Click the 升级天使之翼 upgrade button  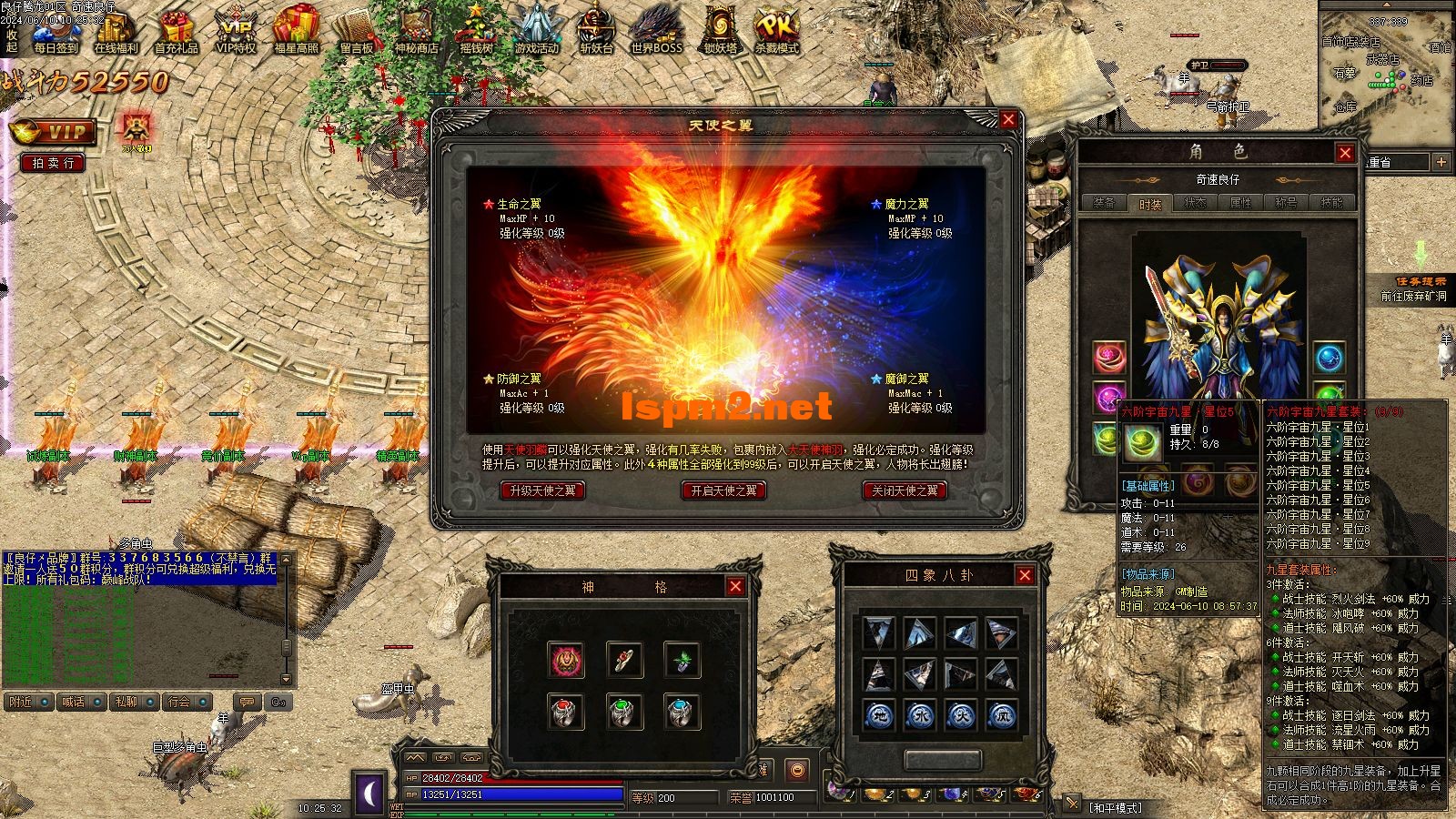click(542, 490)
